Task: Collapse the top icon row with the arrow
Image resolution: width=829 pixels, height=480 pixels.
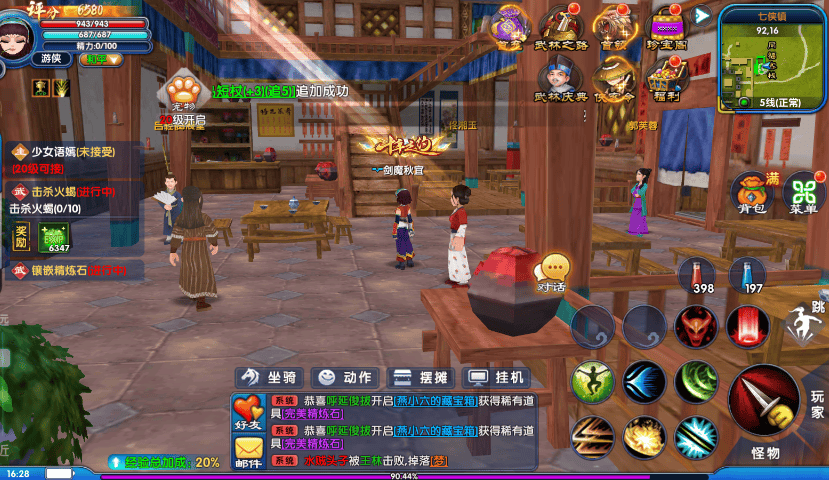Action: click(x=702, y=15)
